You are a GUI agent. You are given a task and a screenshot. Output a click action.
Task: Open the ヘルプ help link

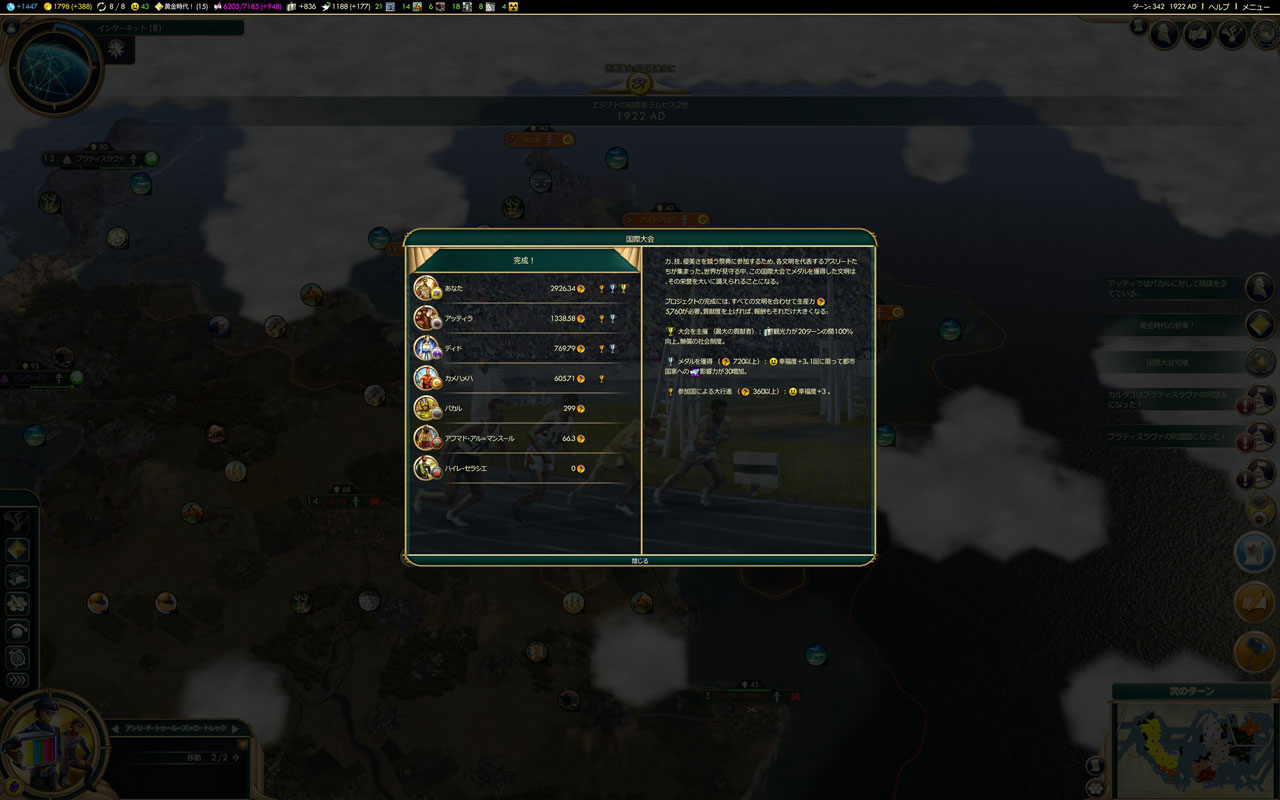pos(1219,6)
